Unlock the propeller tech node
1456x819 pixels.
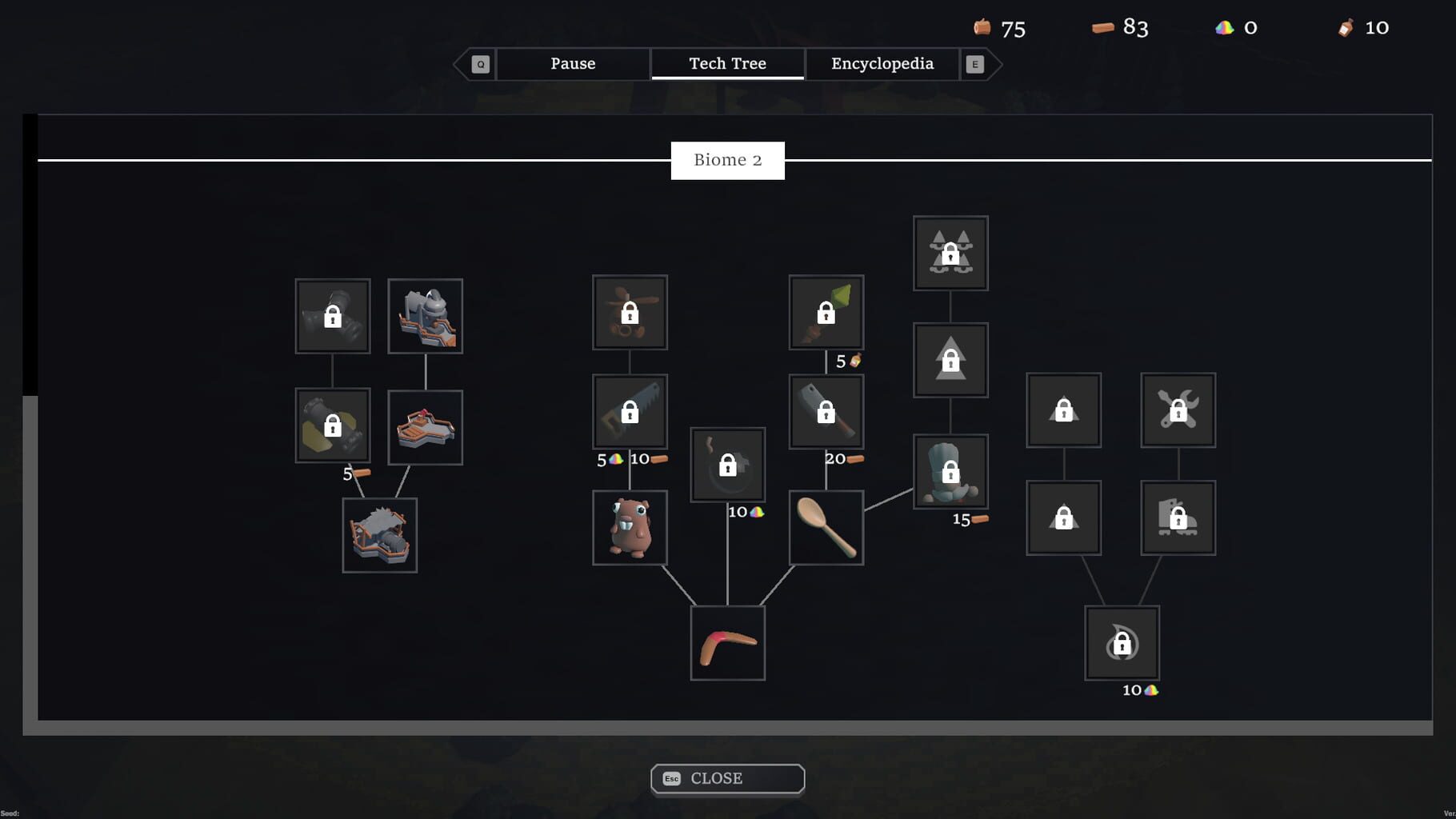point(630,312)
